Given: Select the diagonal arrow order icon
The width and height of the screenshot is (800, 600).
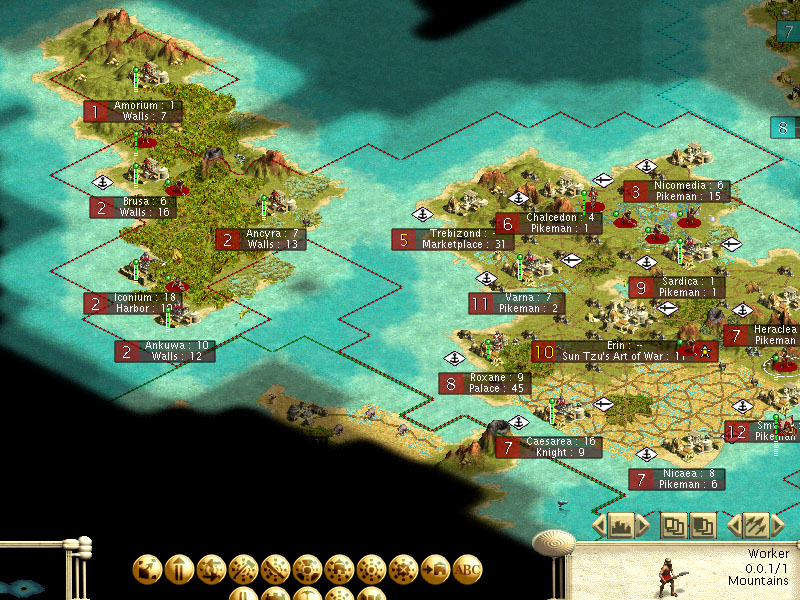Looking at the screenshot, I should (147, 570).
